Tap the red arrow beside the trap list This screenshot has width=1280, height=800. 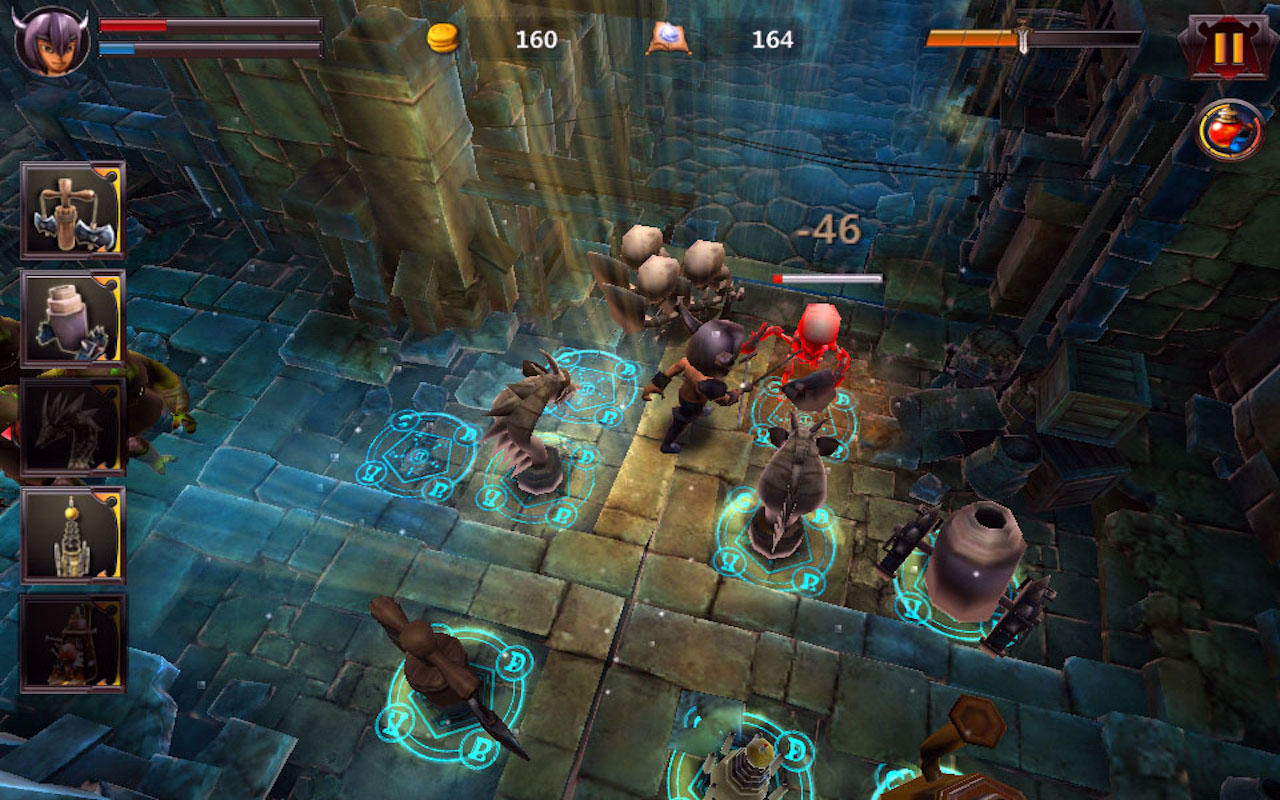[8, 430]
